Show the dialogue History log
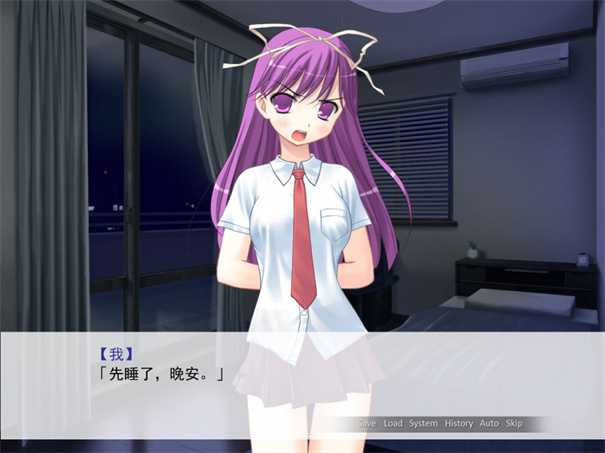The width and height of the screenshot is (605, 453). 459,423
